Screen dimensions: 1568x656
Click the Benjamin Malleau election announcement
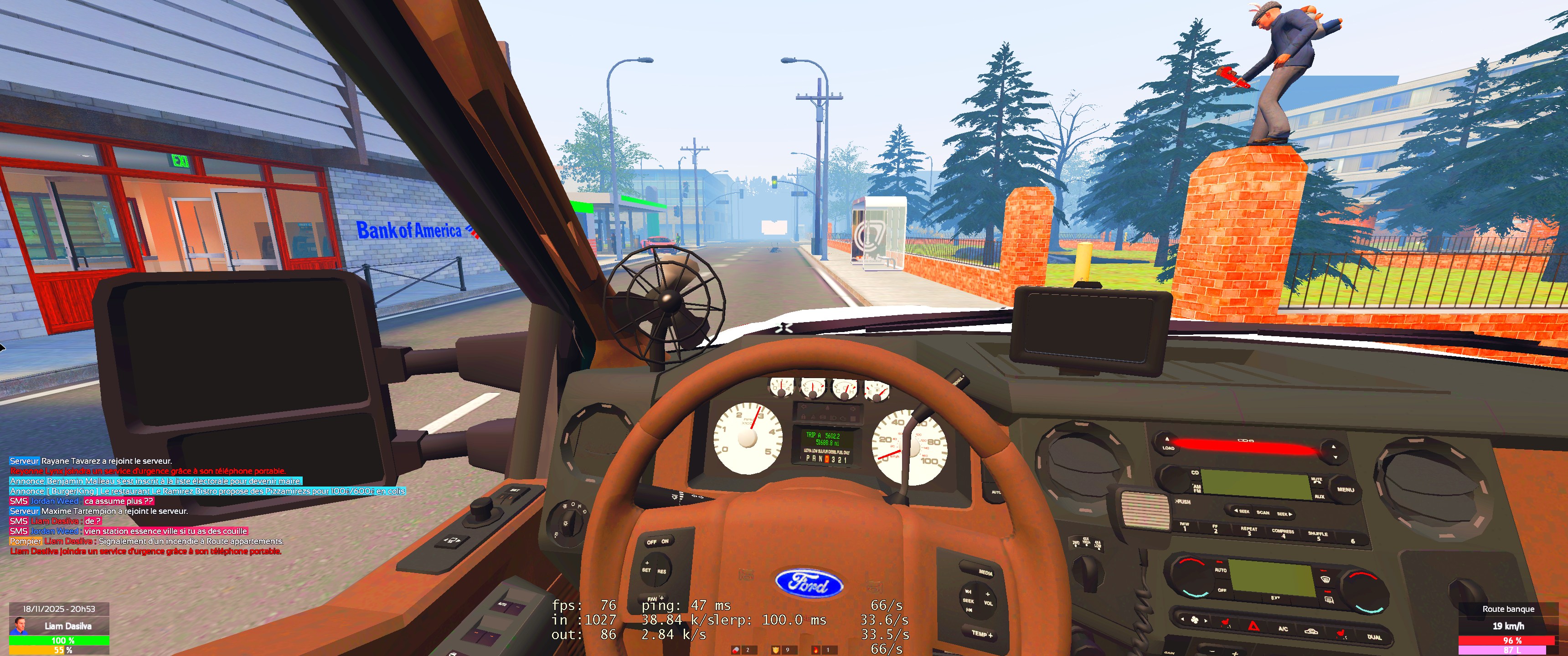[x=156, y=481]
